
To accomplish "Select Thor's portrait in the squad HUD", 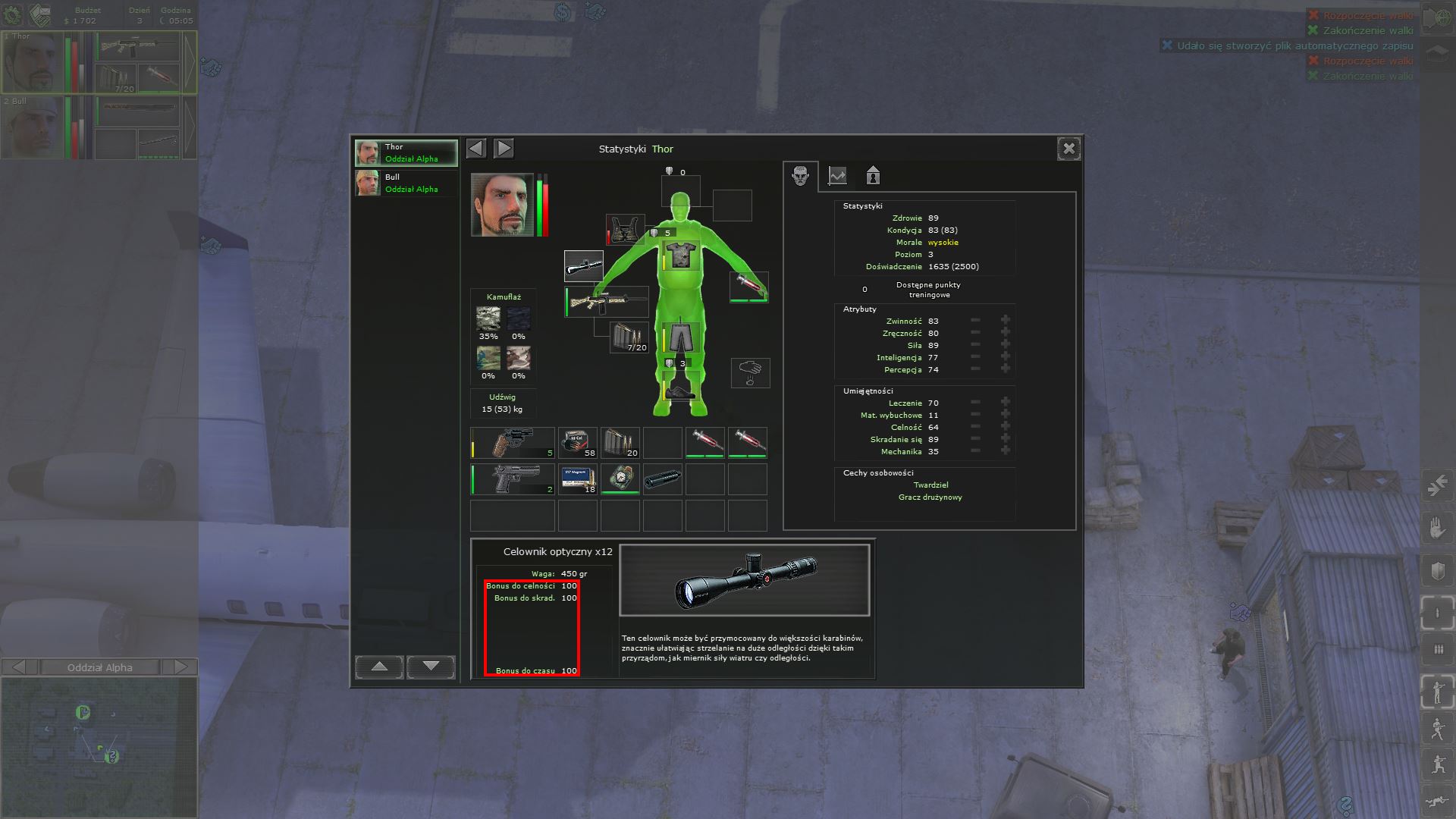I will tap(32, 62).
